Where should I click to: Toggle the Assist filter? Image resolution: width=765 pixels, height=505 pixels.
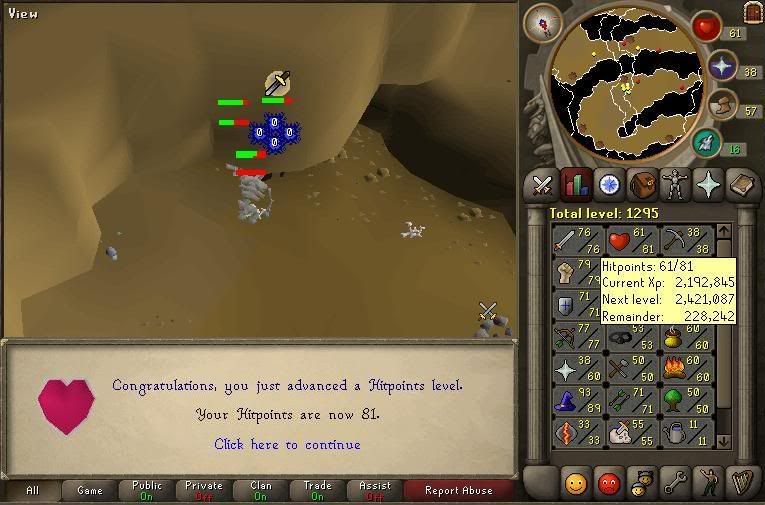(374, 490)
